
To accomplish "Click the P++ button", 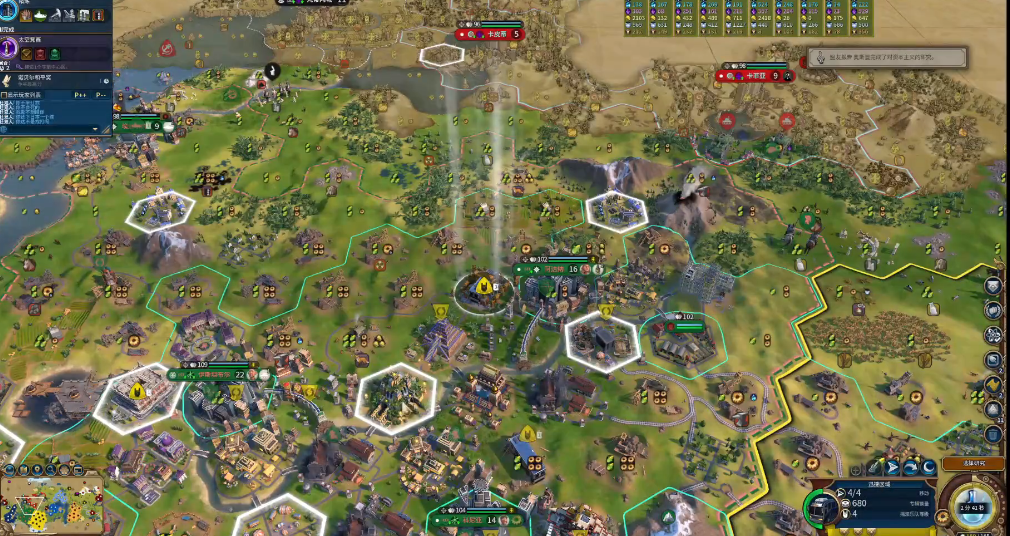I will [78, 95].
